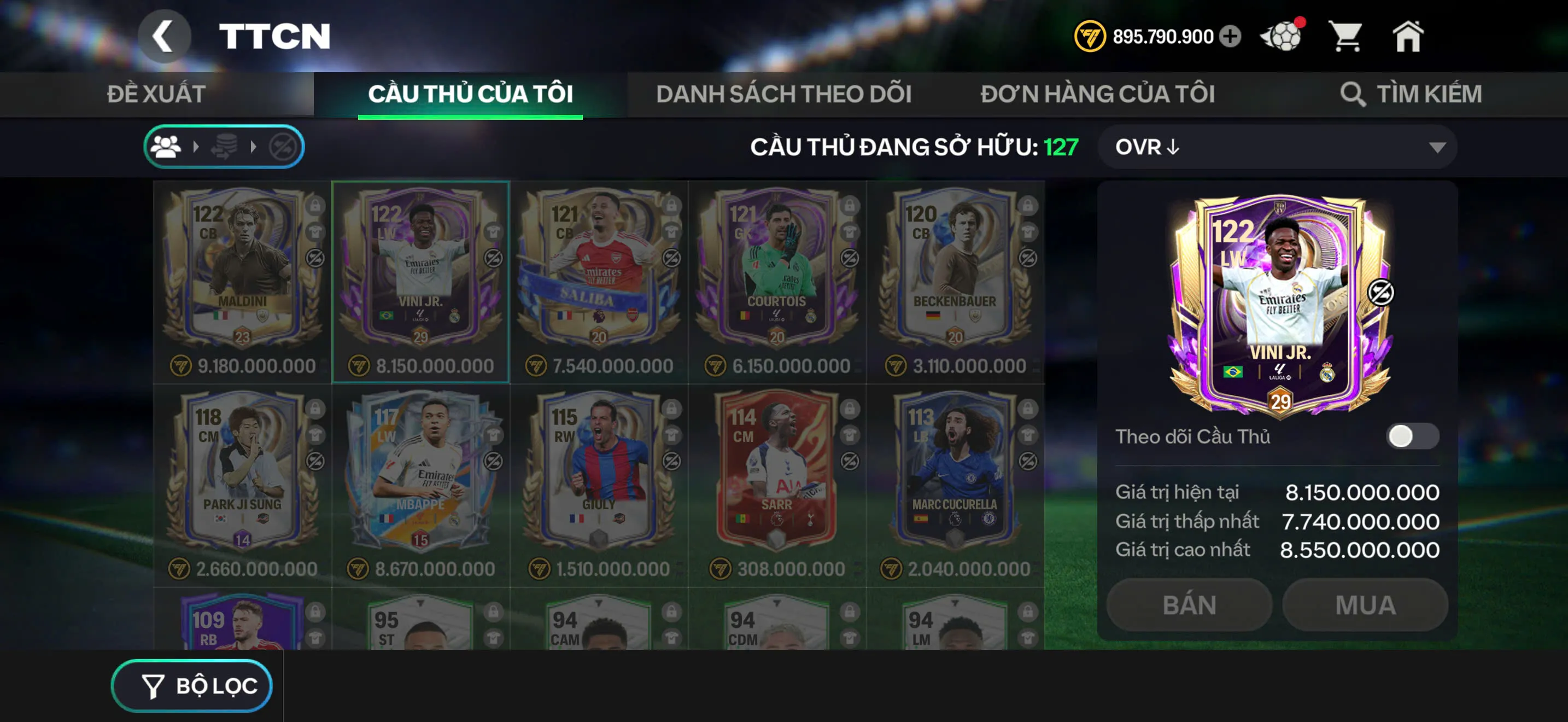Open the OVR sort dropdown
The image size is (1568, 722).
click(1278, 147)
